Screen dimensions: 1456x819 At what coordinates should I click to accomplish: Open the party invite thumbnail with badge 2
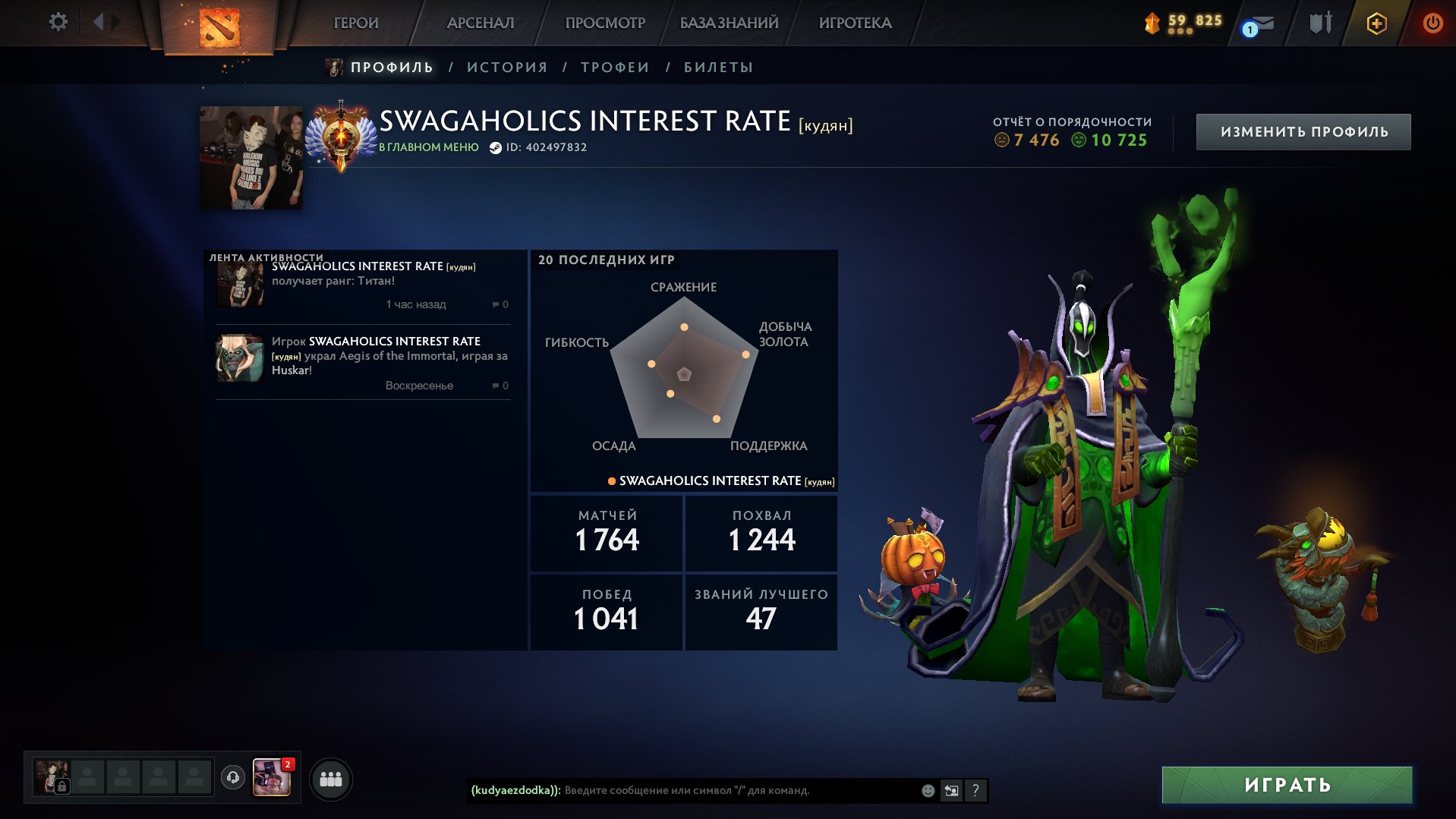(x=273, y=777)
